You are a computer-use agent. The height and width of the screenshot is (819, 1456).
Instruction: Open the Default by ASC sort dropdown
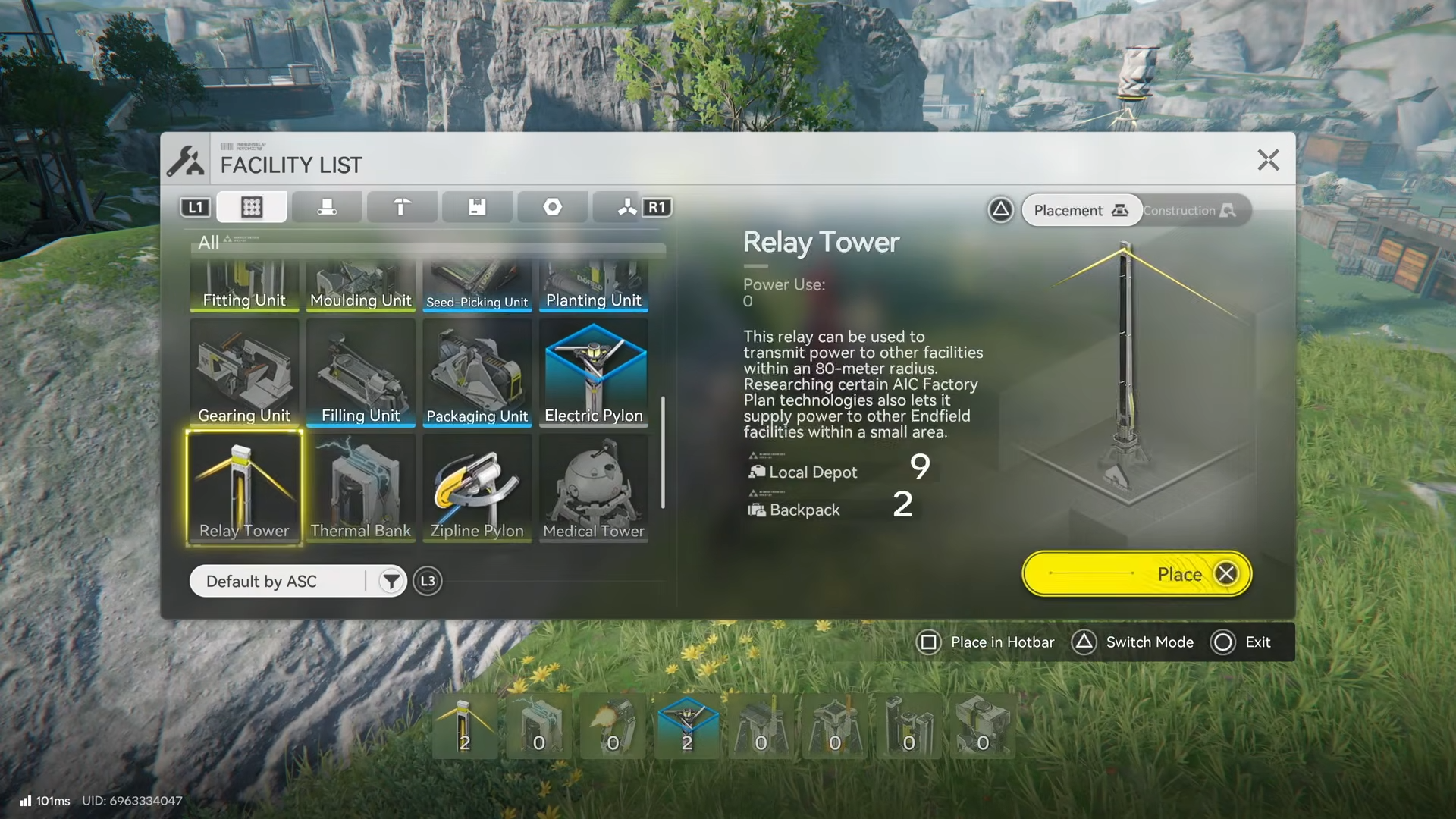pos(297,582)
